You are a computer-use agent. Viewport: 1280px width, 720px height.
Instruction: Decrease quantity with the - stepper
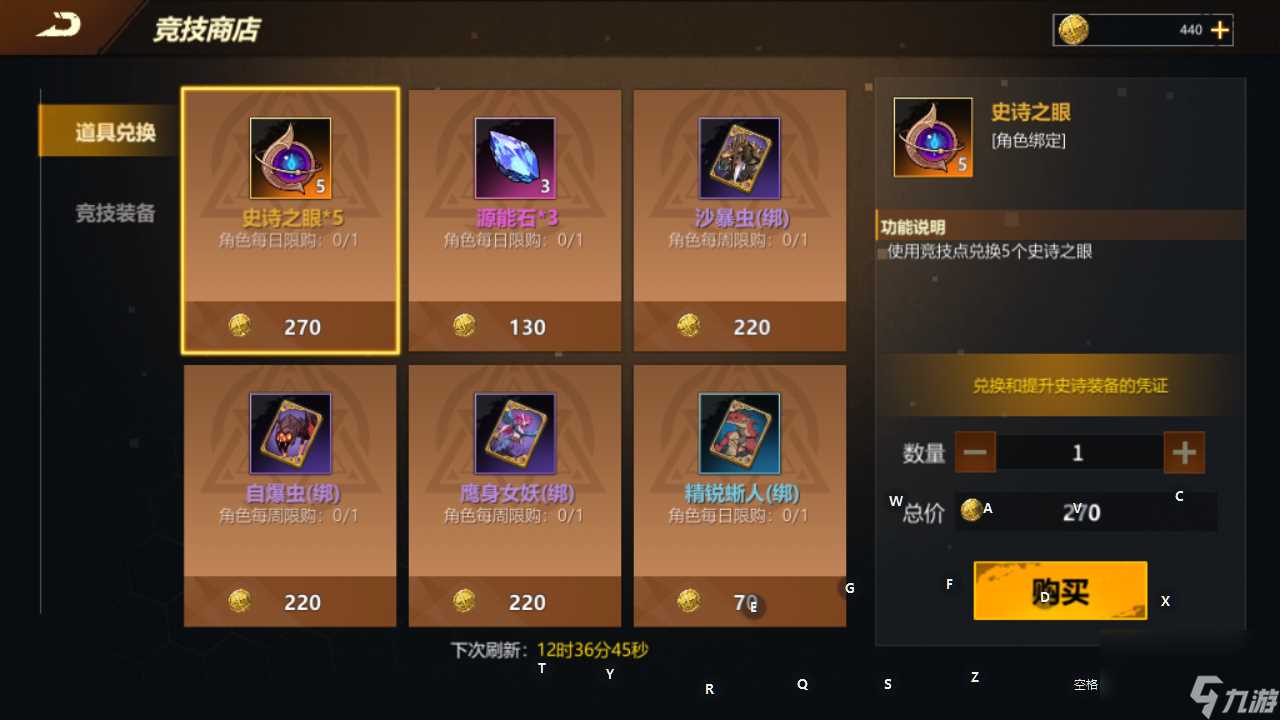click(975, 452)
